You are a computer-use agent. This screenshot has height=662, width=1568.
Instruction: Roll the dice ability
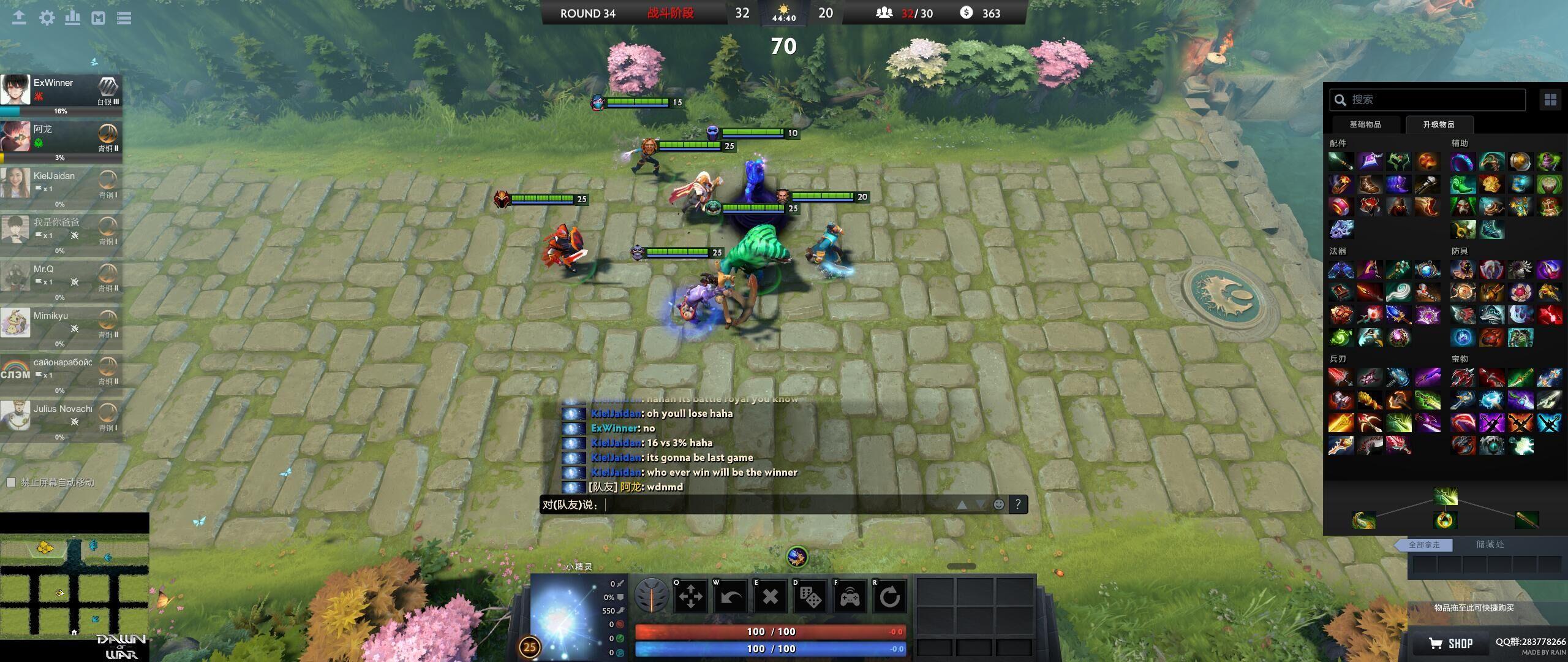(x=810, y=596)
